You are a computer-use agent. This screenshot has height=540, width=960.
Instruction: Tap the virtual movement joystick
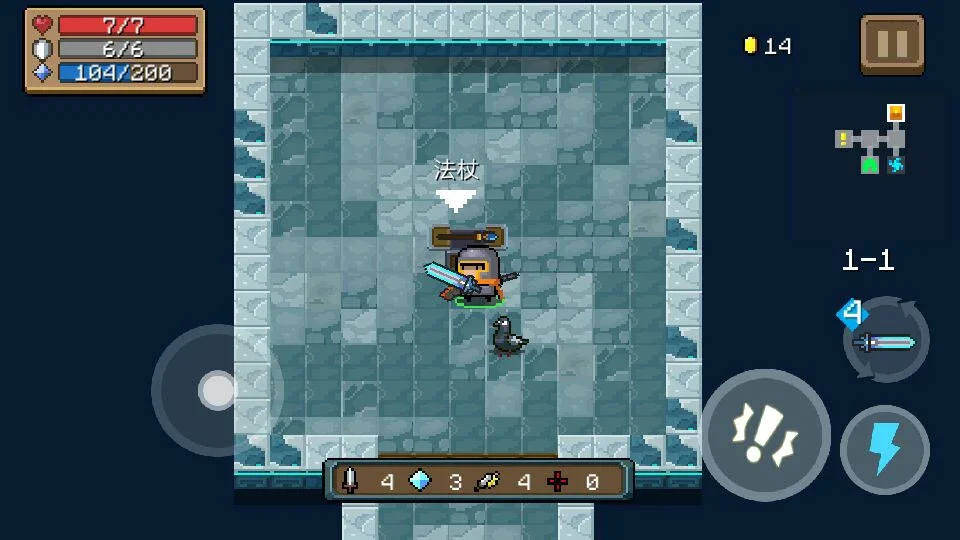(x=217, y=390)
